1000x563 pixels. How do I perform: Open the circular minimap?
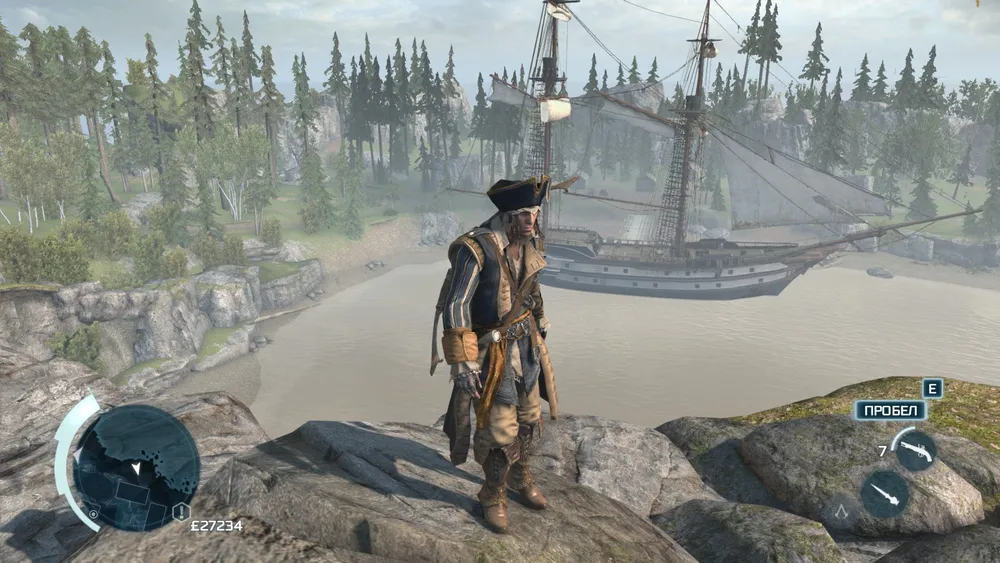(137, 468)
